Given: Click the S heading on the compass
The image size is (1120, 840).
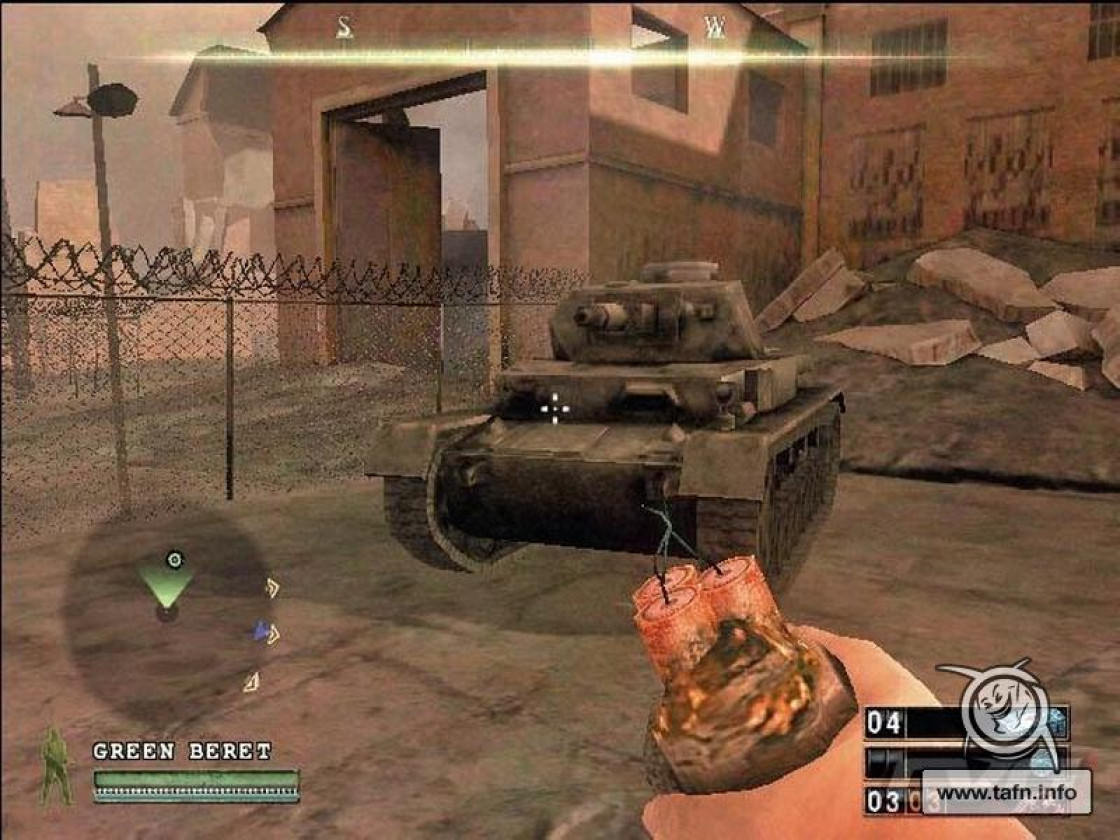Looking at the screenshot, I should [344, 28].
